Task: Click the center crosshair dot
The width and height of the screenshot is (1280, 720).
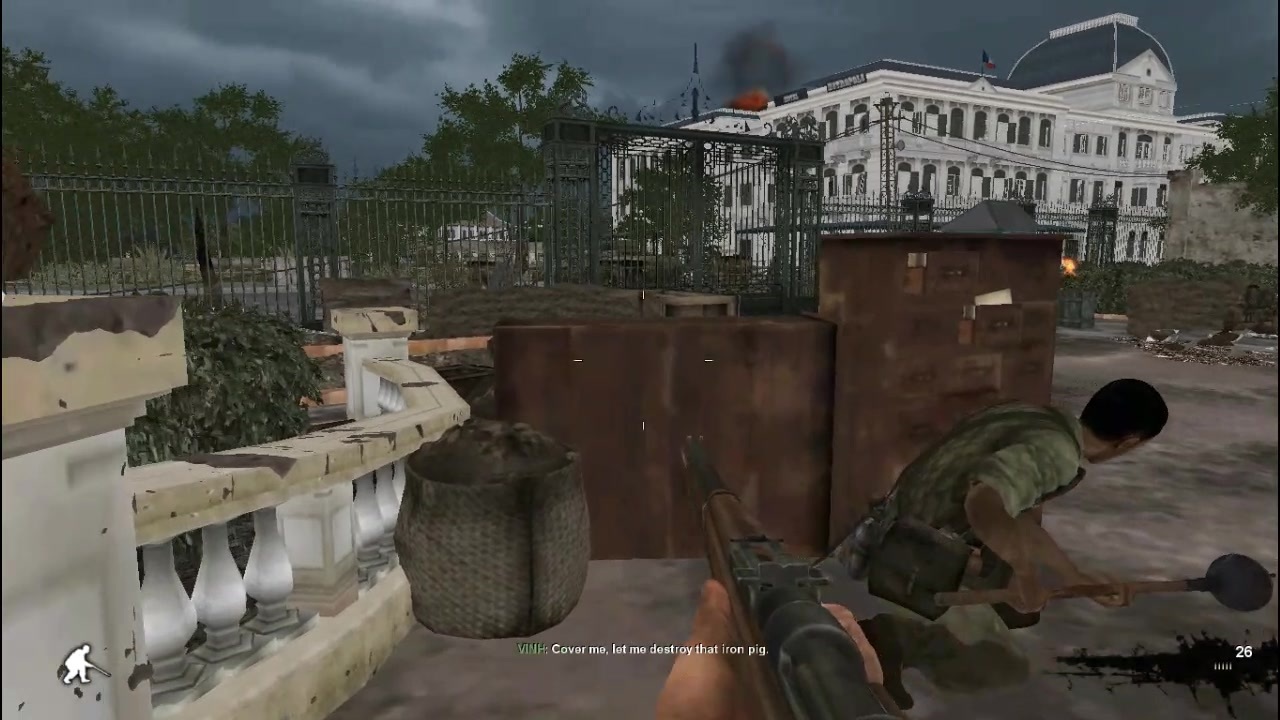Action: pyautogui.click(x=642, y=425)
